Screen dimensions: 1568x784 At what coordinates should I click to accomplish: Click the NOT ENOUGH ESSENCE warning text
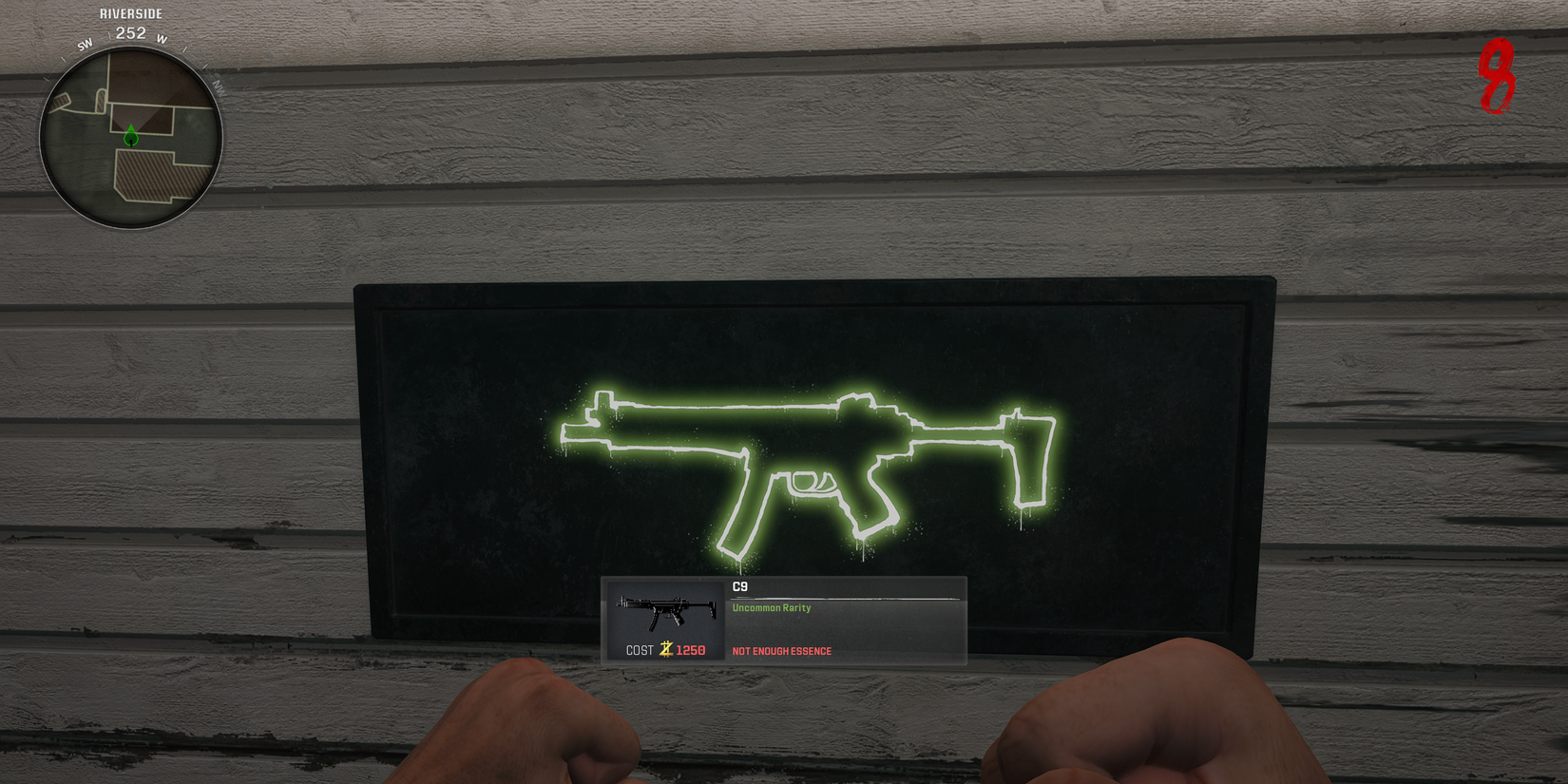(781, 651)
